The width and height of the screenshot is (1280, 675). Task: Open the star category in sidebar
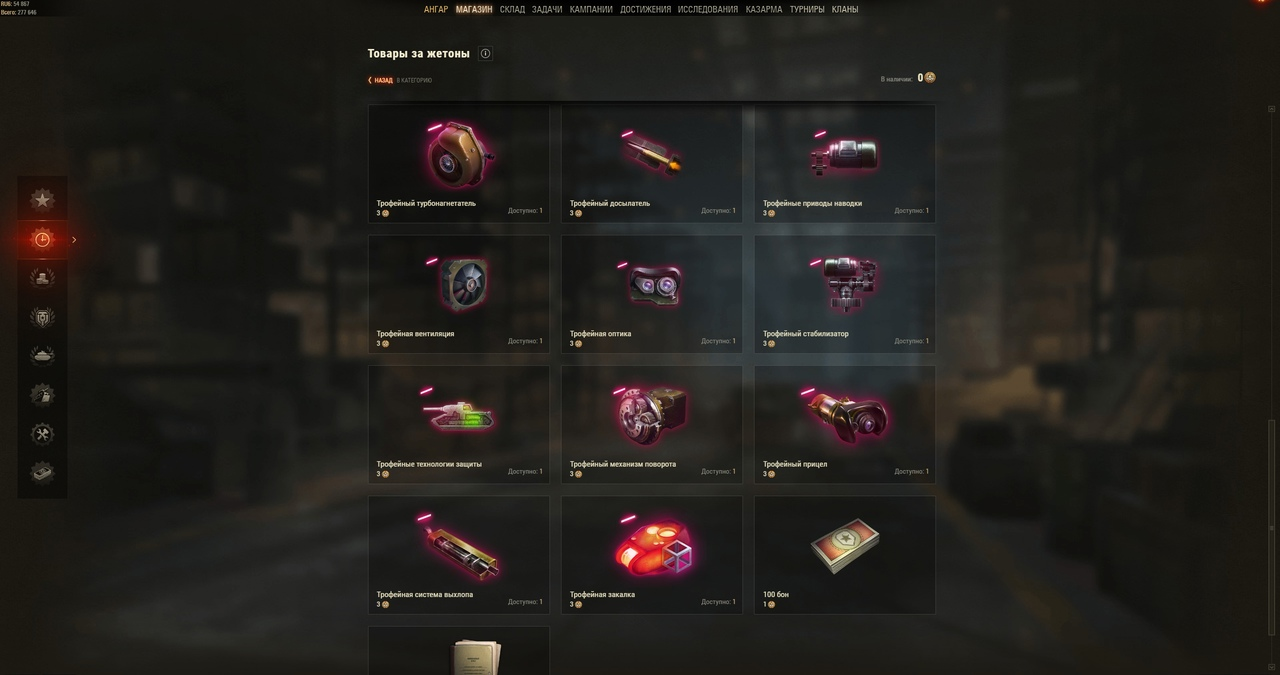coord(42,200)
